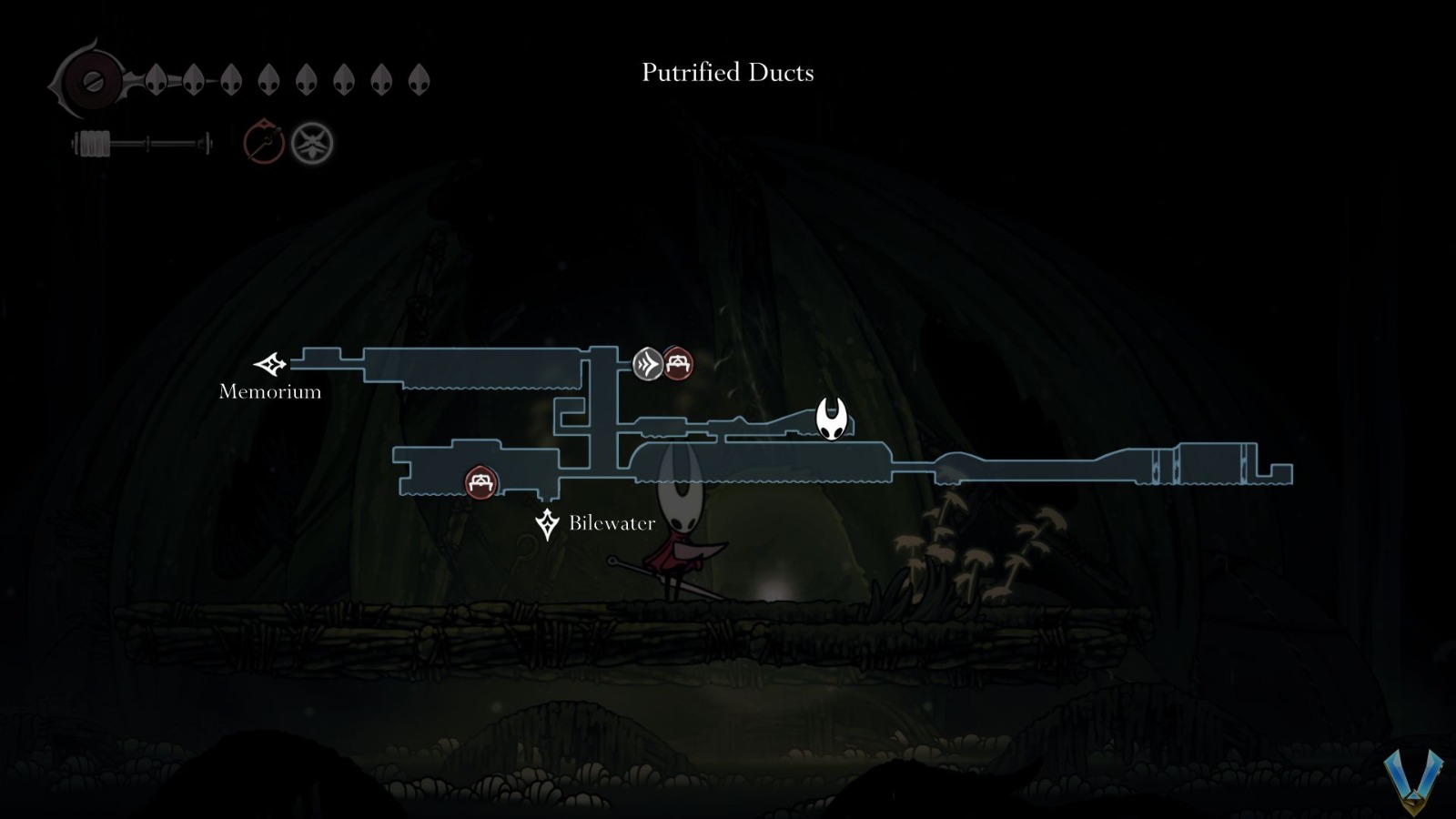Screen dimensions: 1456x819
Task: Select the bench marker beside the grey arrow marker
Action: (x=677, y=364)
